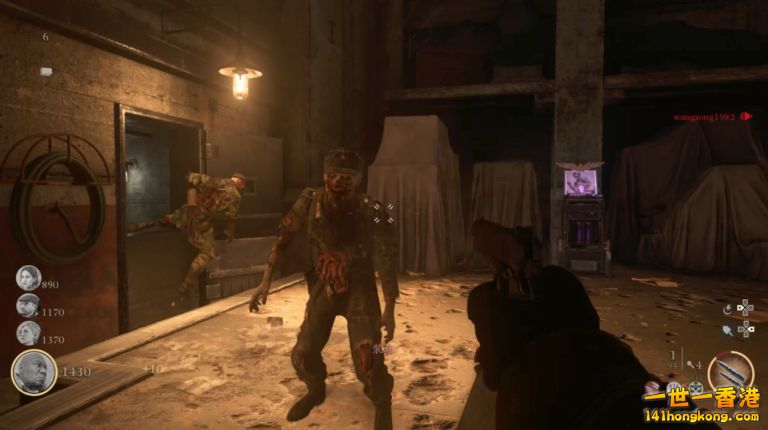This screenshot has width=768, height=430.
Task: Click the wangzong1982 player name tag
Action: [704, 117]
